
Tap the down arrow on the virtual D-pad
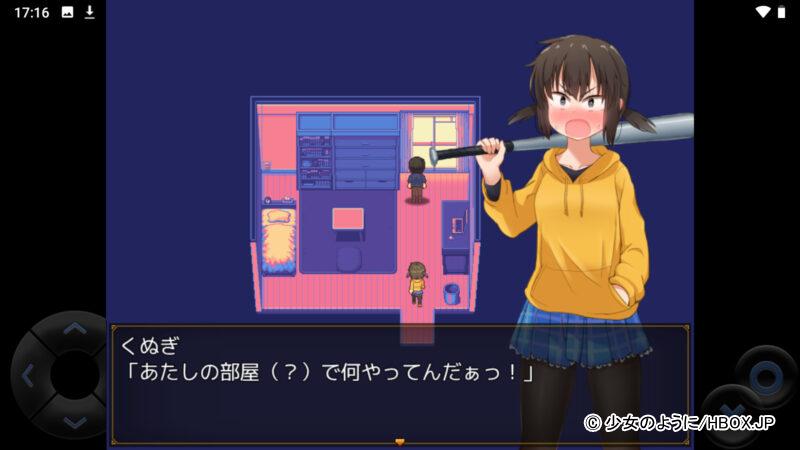tap(73, 422)
